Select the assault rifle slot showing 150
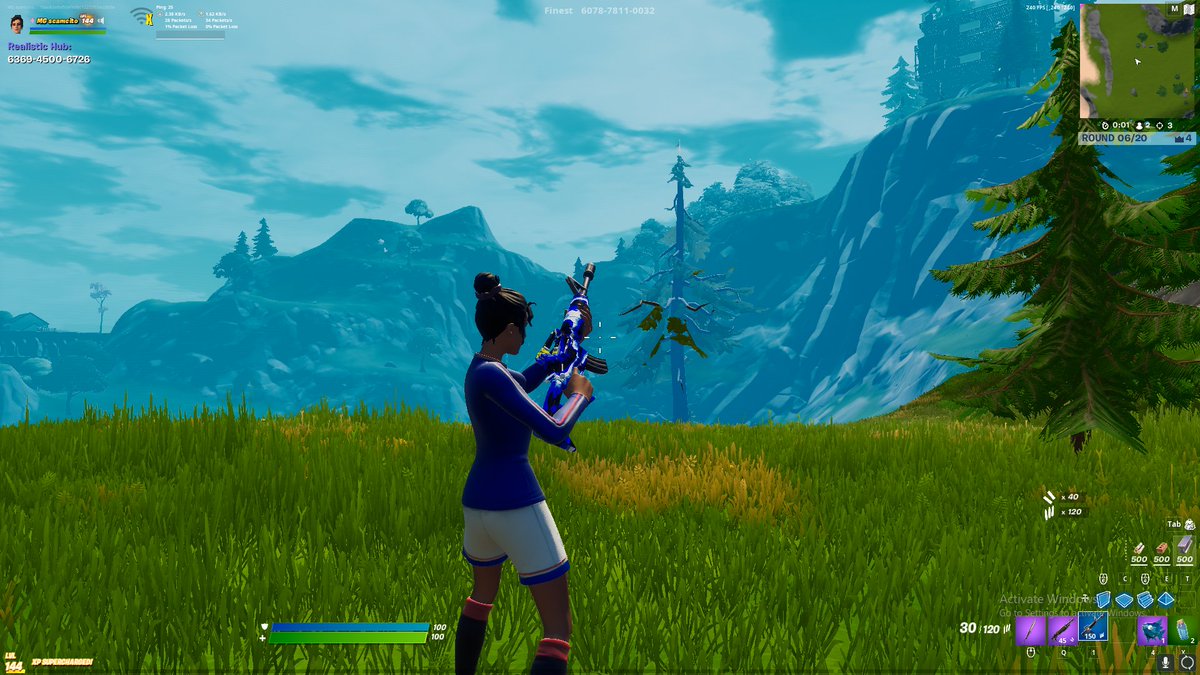1200x675 pixels. 1093,628
